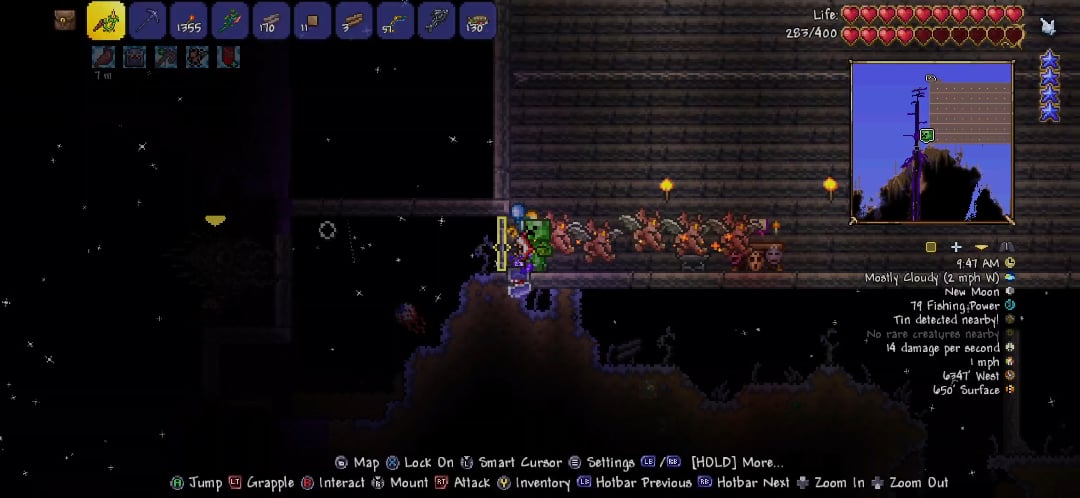Select the brown block stack of 11

(x=312, y=20)
